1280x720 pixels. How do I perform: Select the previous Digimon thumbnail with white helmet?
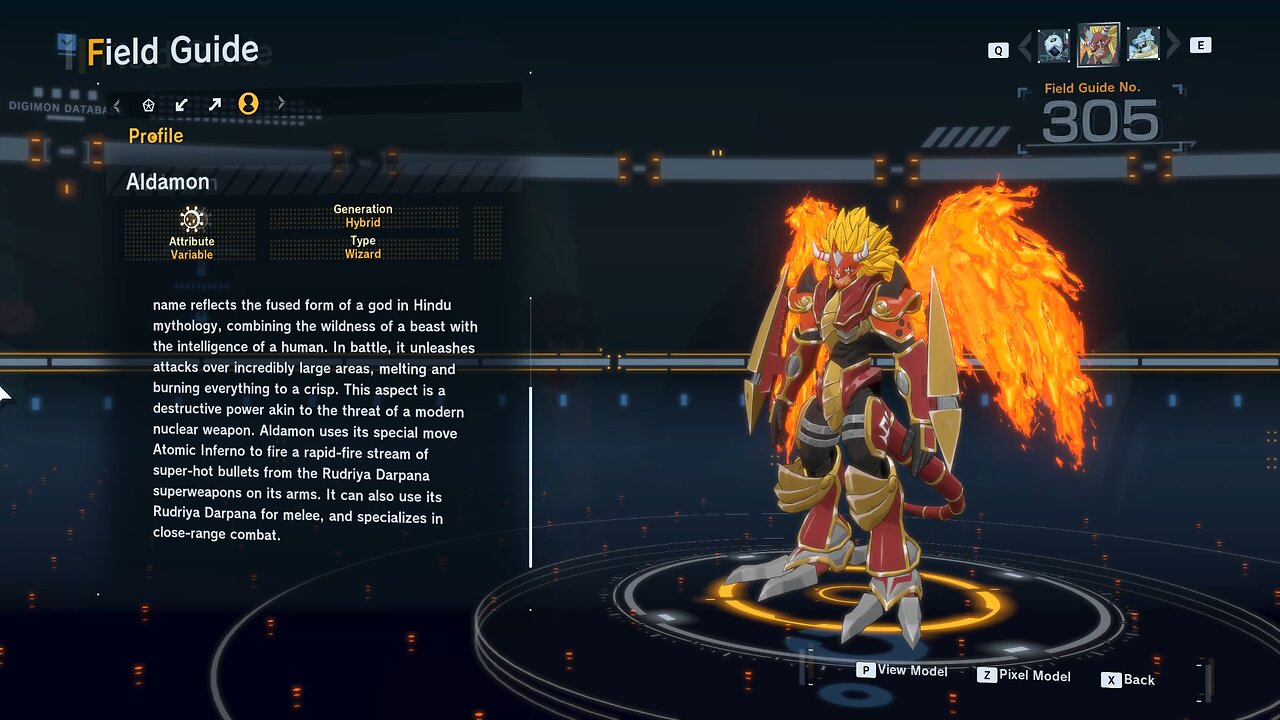click(x=1053, y=46)
